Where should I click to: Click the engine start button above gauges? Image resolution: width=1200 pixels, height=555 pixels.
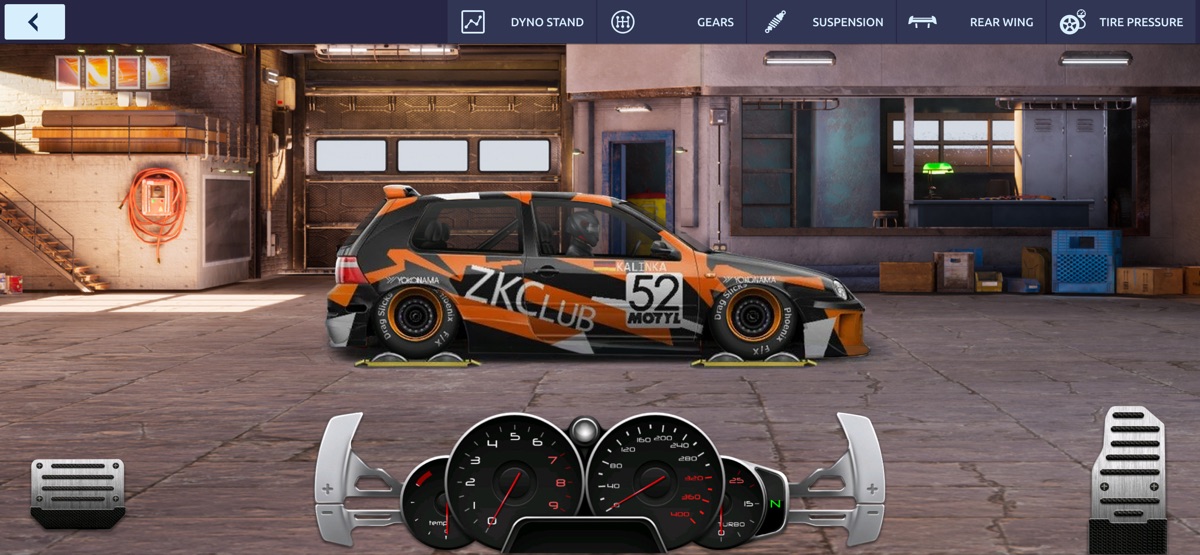tap(584, 431)
